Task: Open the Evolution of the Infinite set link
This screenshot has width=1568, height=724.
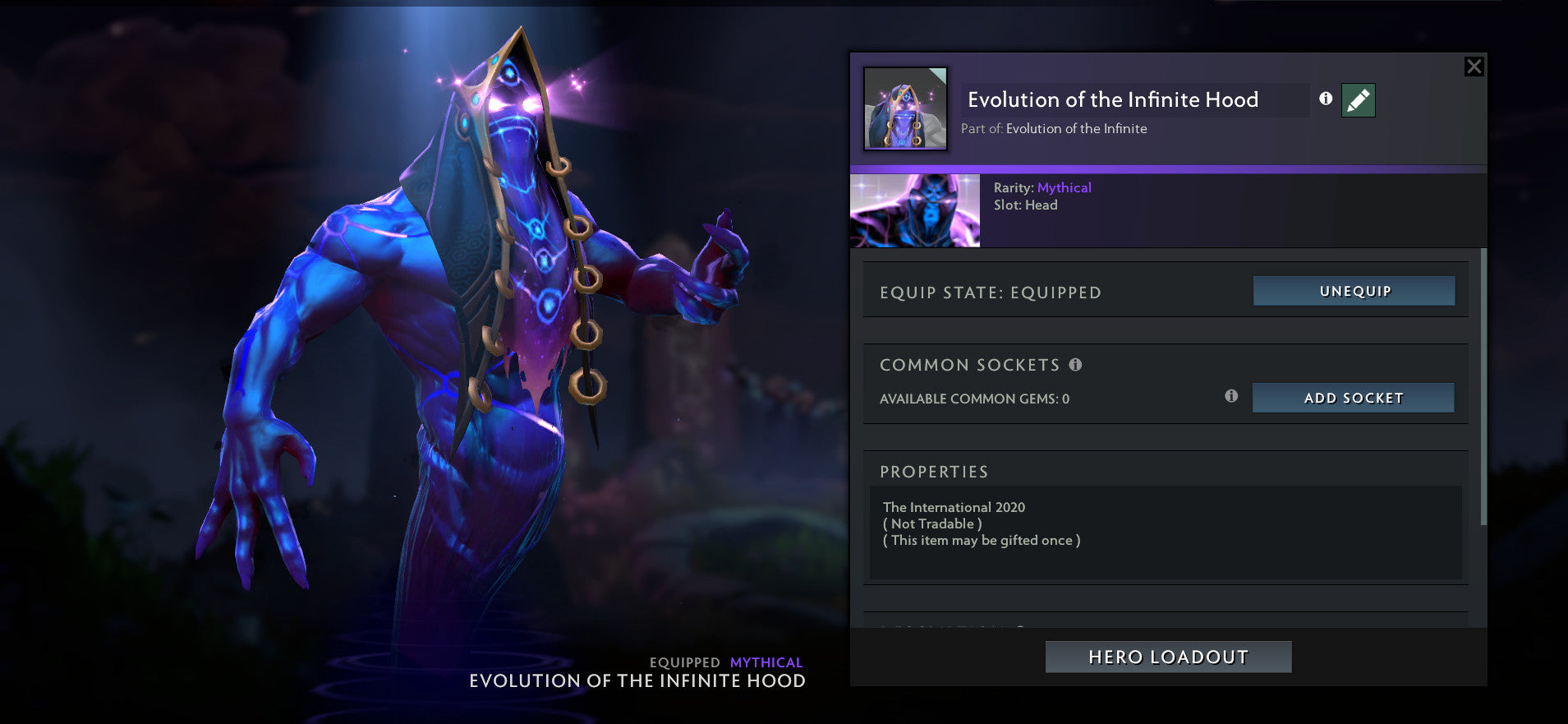Action: point(1076,128)
